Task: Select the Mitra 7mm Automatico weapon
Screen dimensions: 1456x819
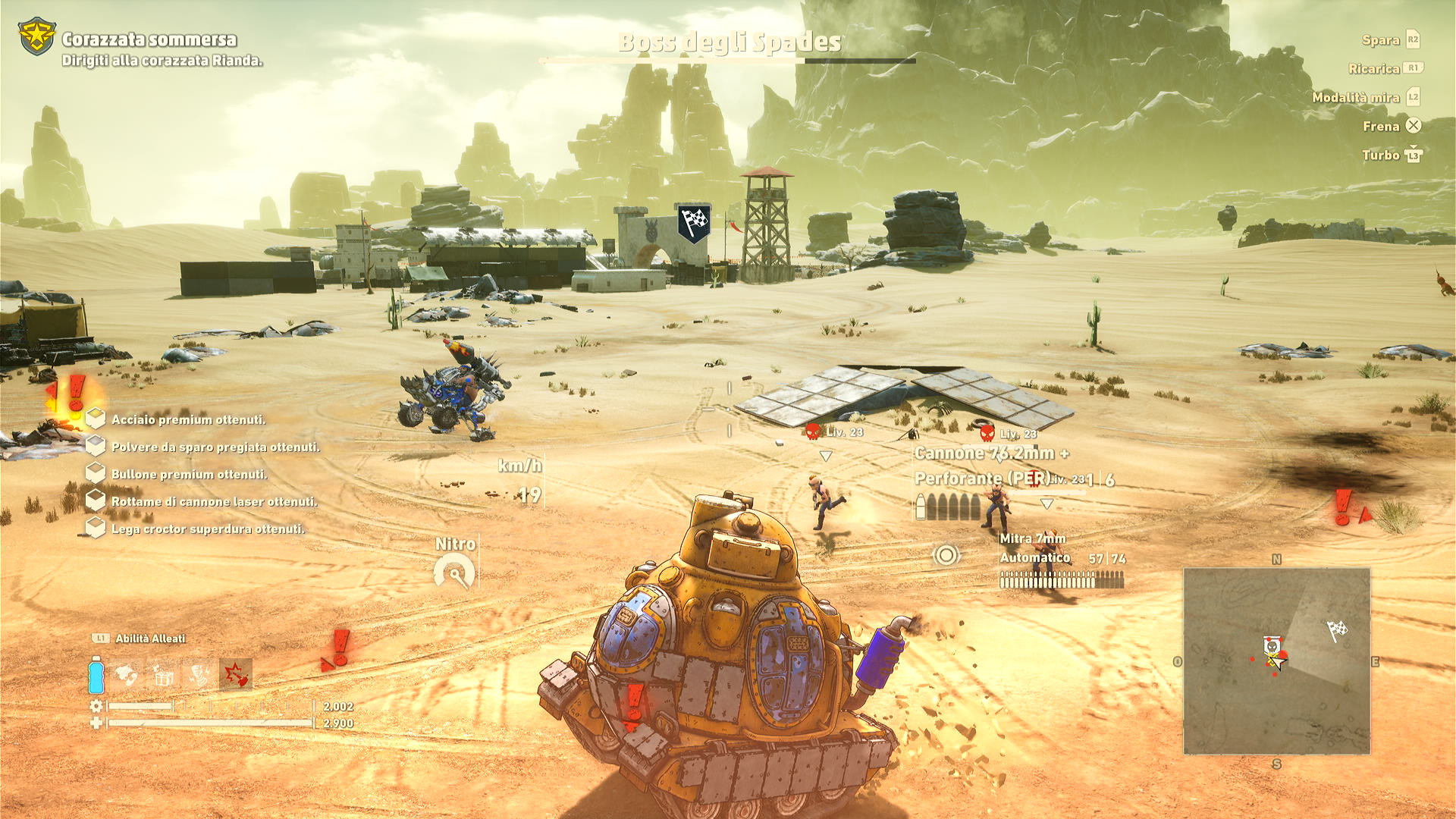Action: point(1034,548)
